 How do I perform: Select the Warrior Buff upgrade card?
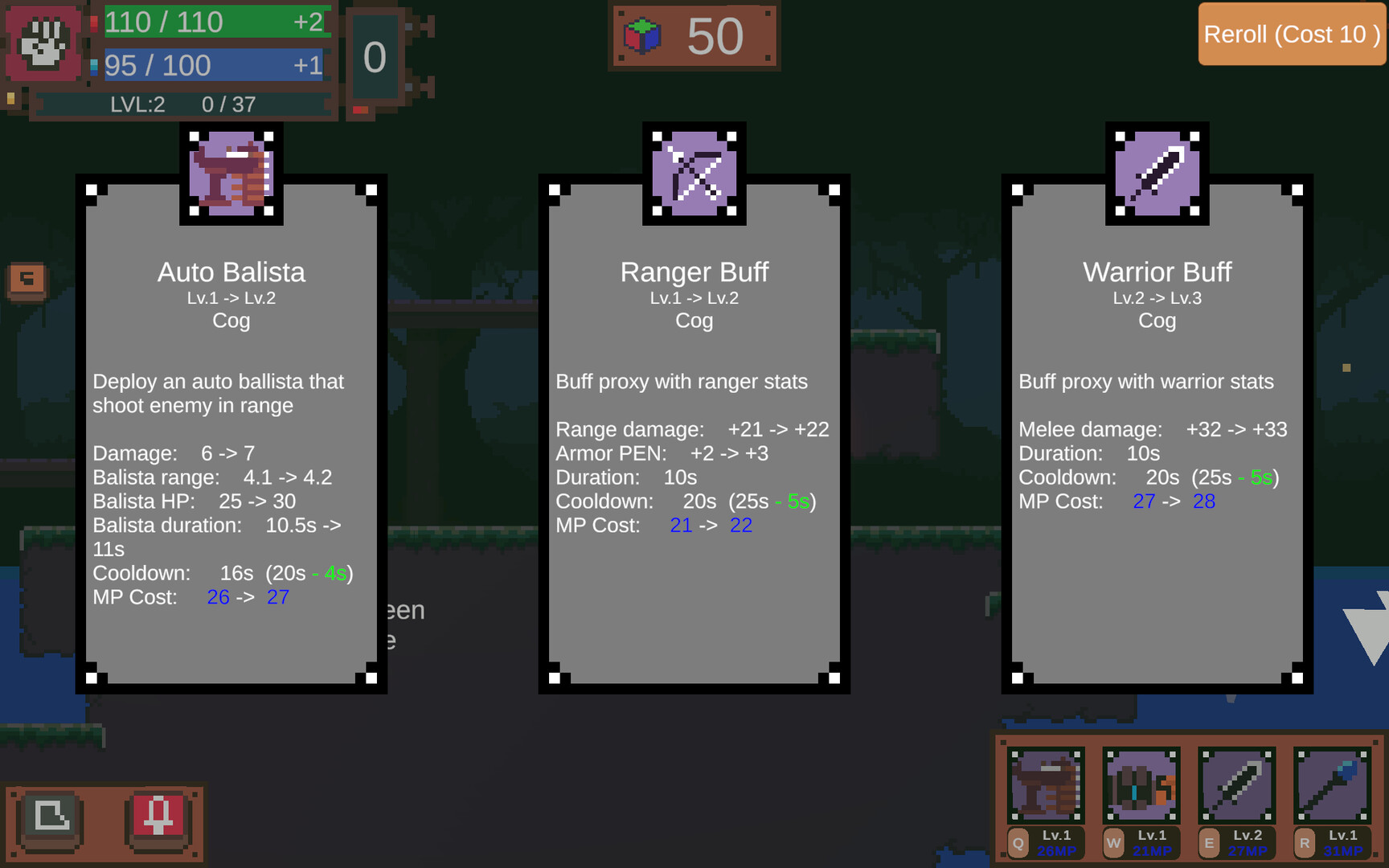tap(1156, 434)
